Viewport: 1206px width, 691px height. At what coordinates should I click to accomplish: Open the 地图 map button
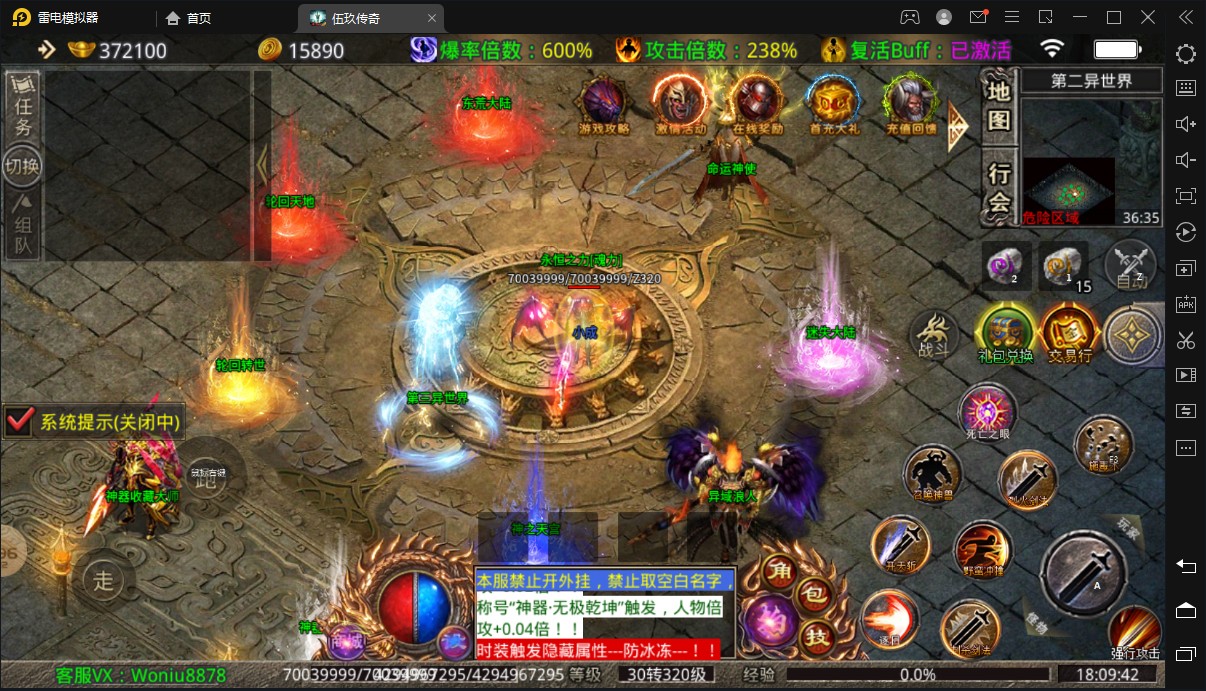(x=999, y=106)
